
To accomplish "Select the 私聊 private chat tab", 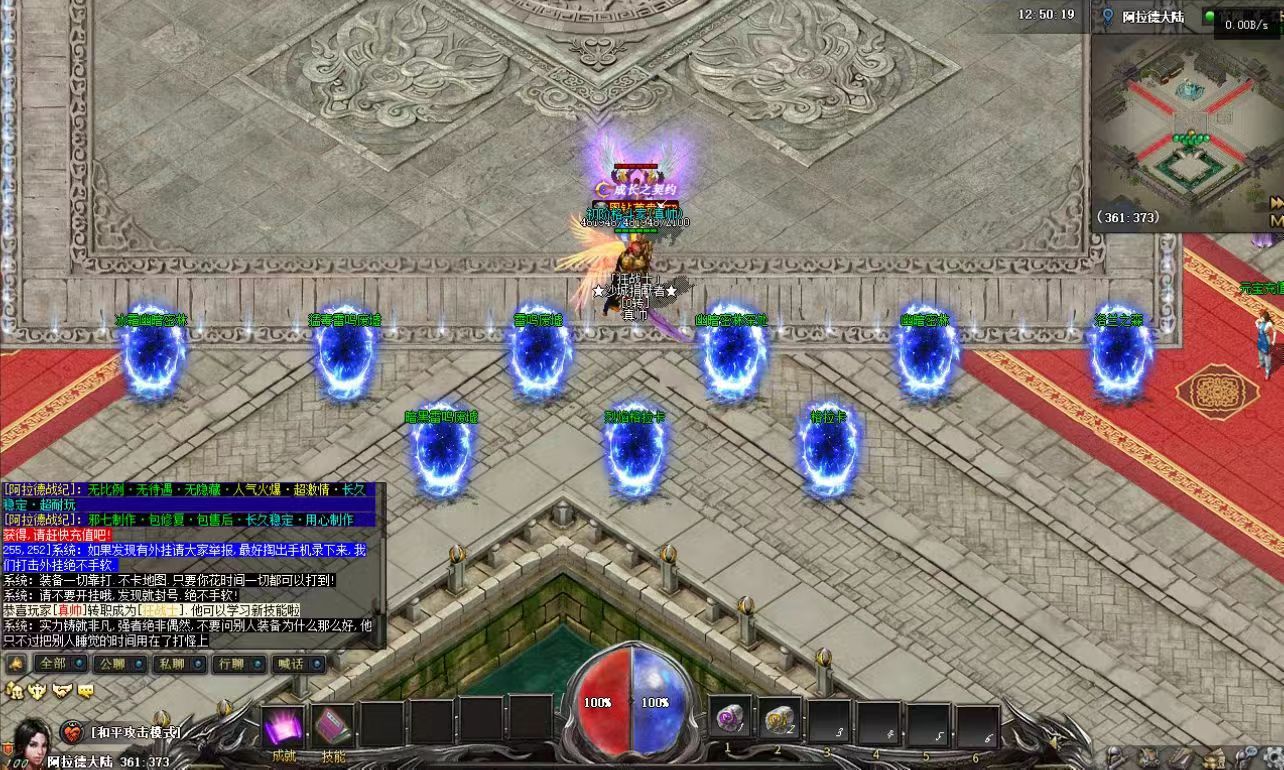I will coord(171,663).
